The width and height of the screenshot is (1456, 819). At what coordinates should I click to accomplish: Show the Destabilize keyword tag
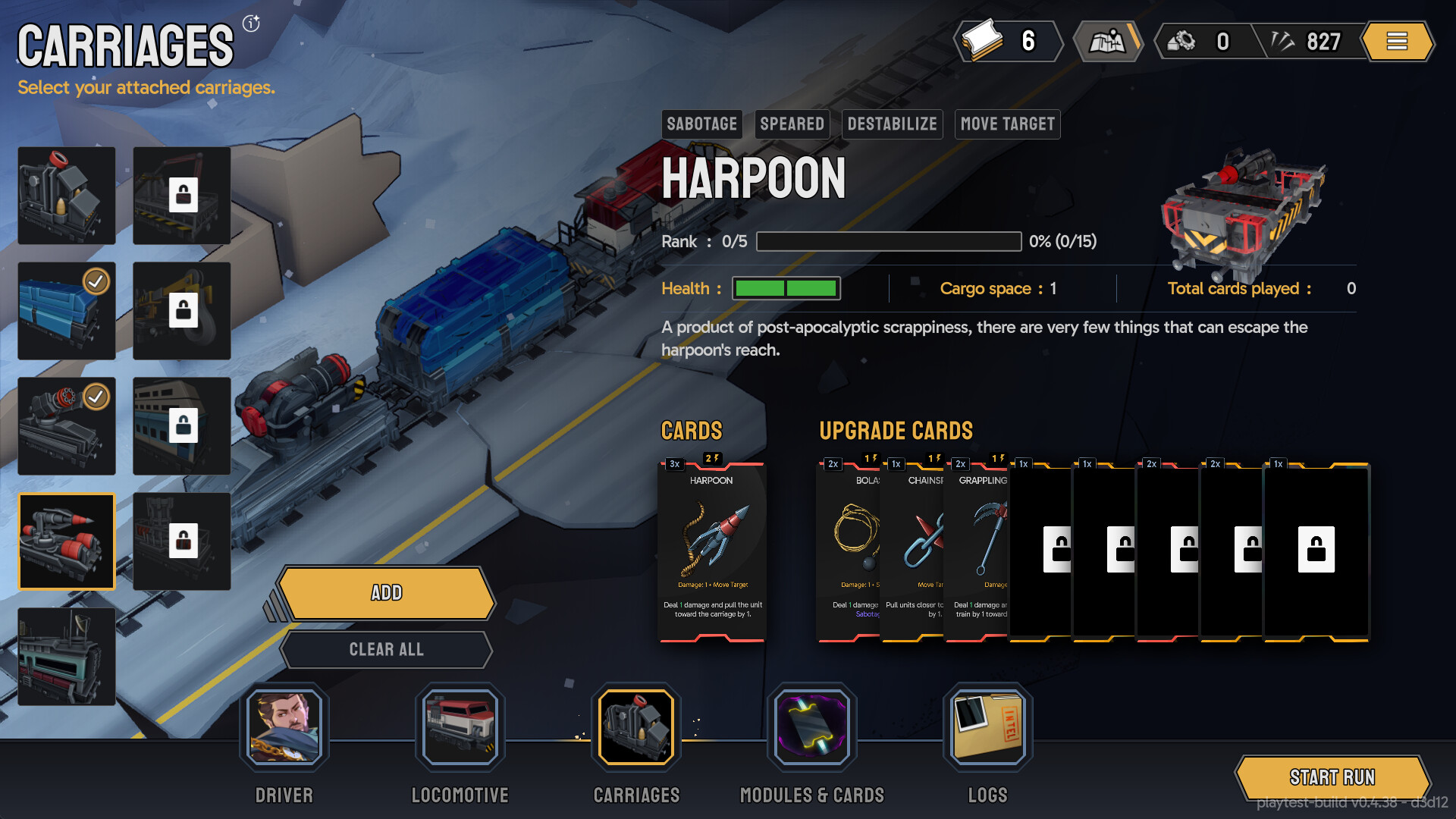[892, 124]
